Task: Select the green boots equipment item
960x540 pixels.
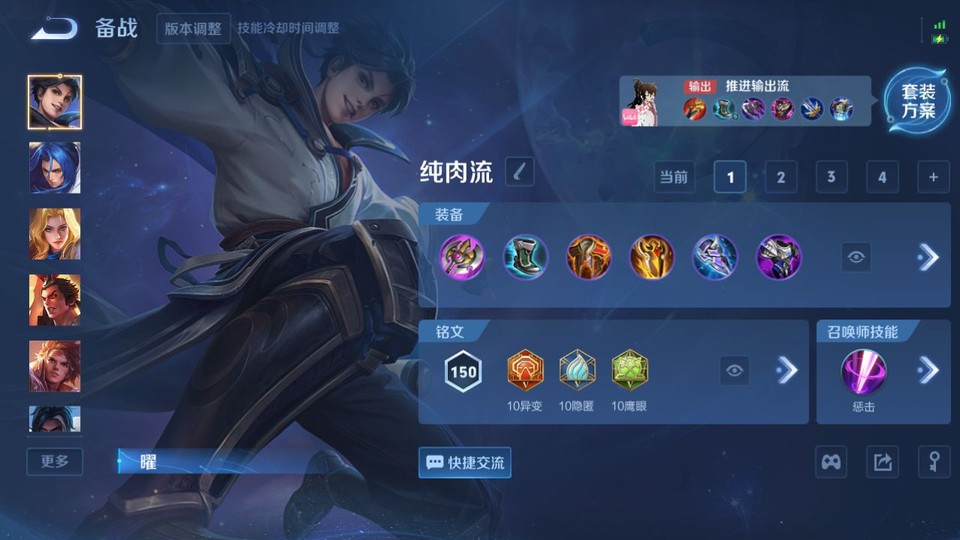Action: point(524,257)
